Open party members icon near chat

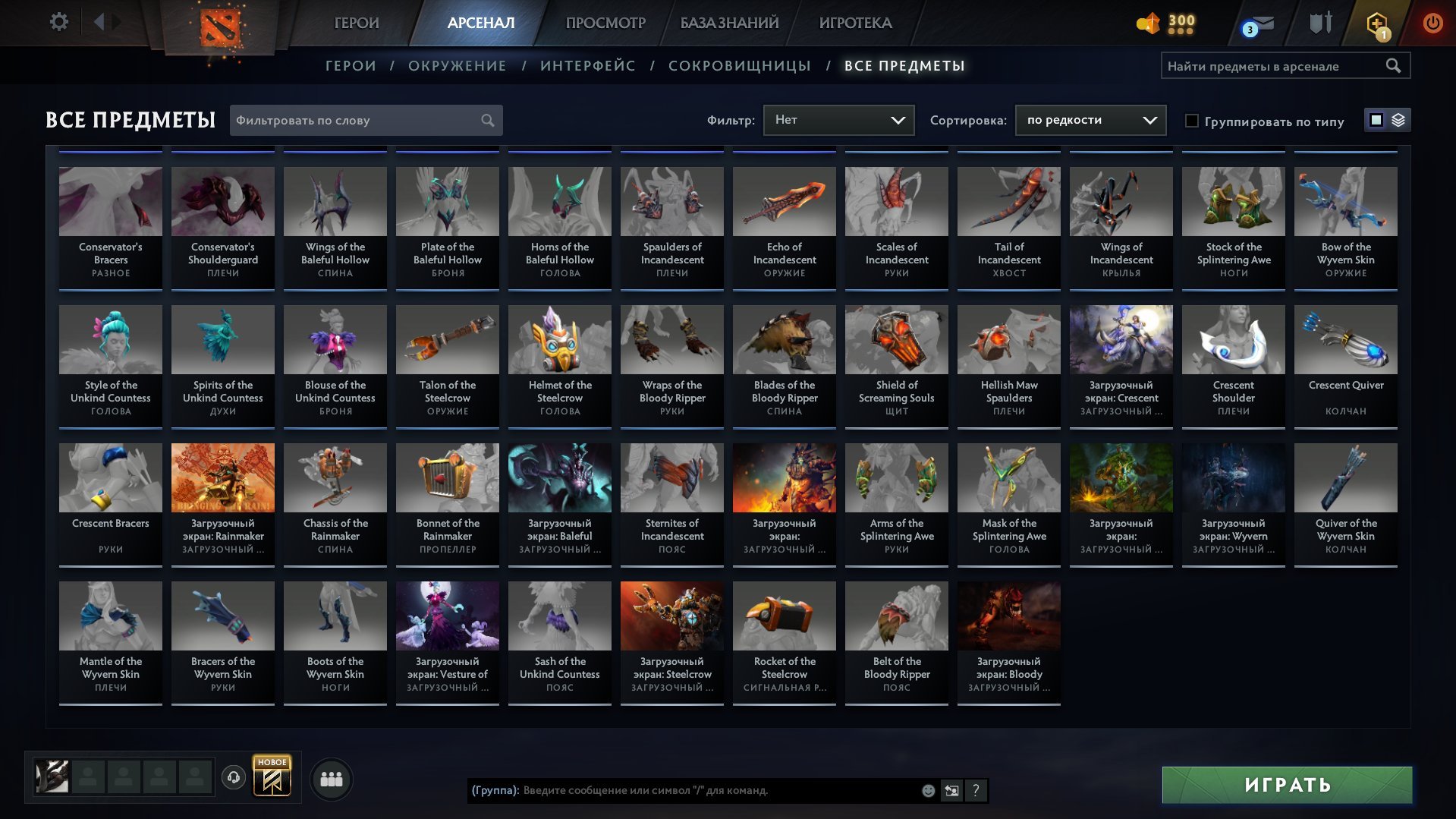pyautogui.click(x=330, y=778)
